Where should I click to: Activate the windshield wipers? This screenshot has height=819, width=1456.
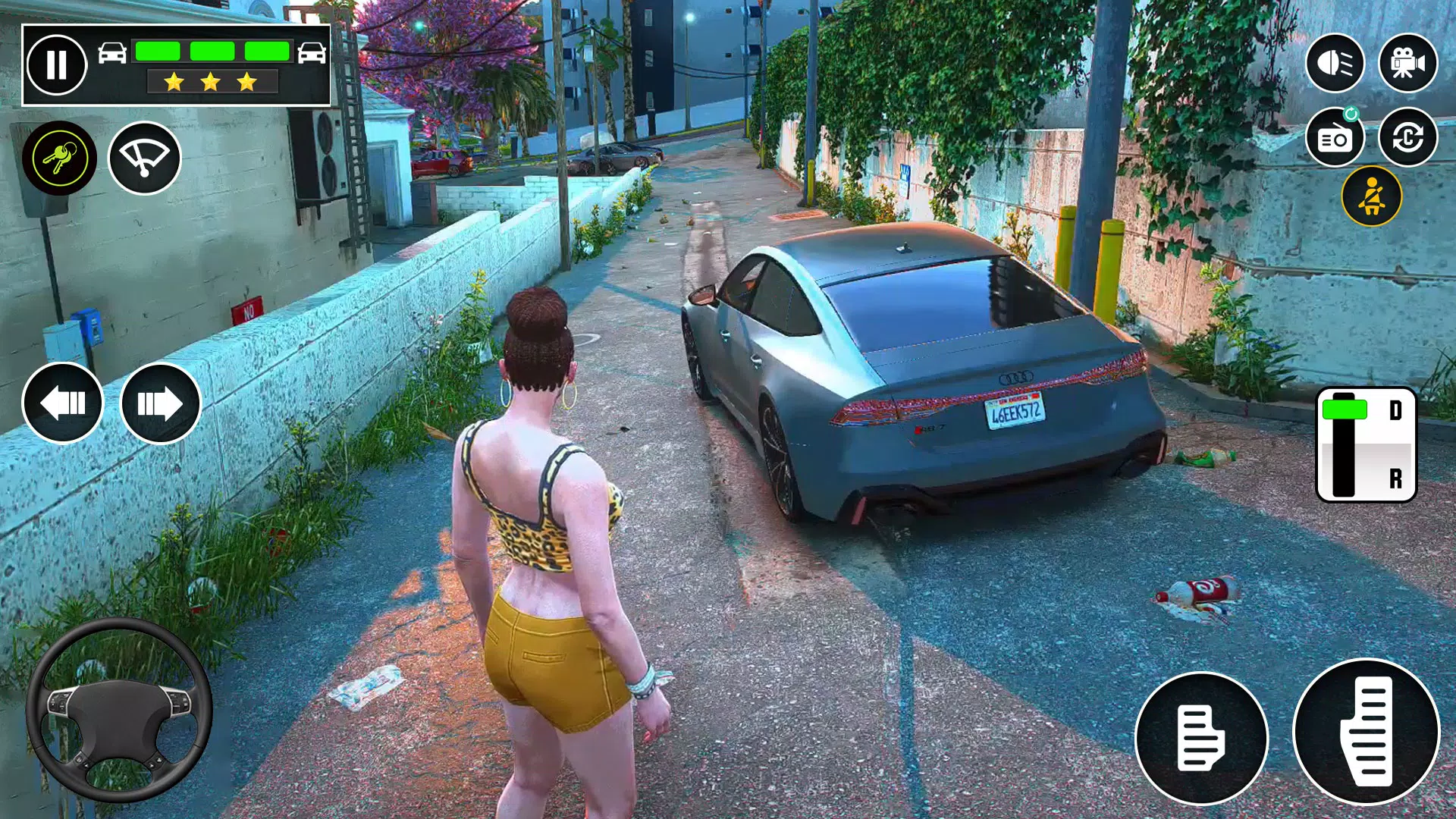point(144,157)
